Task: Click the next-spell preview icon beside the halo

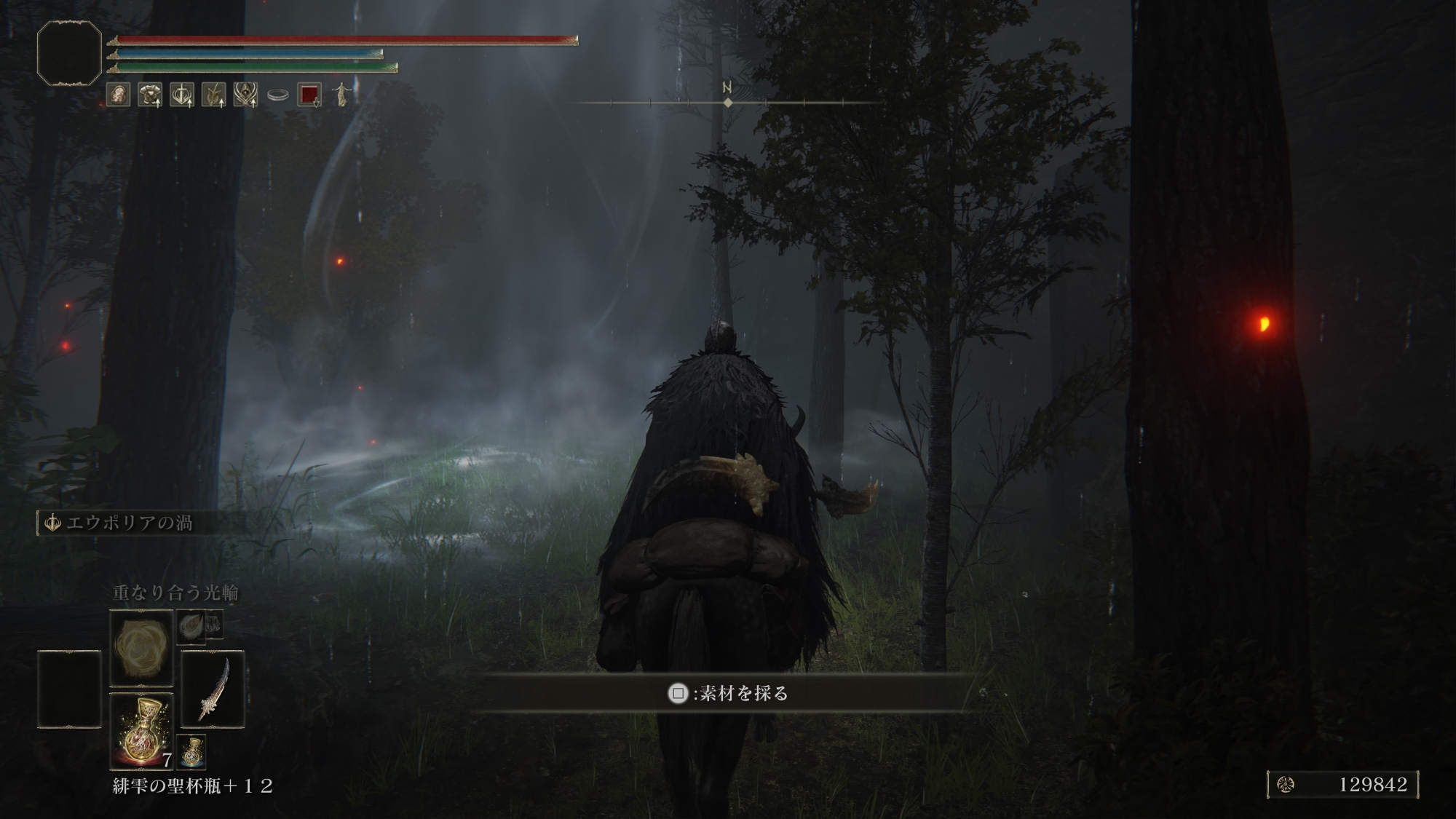Action: point(191,626)
